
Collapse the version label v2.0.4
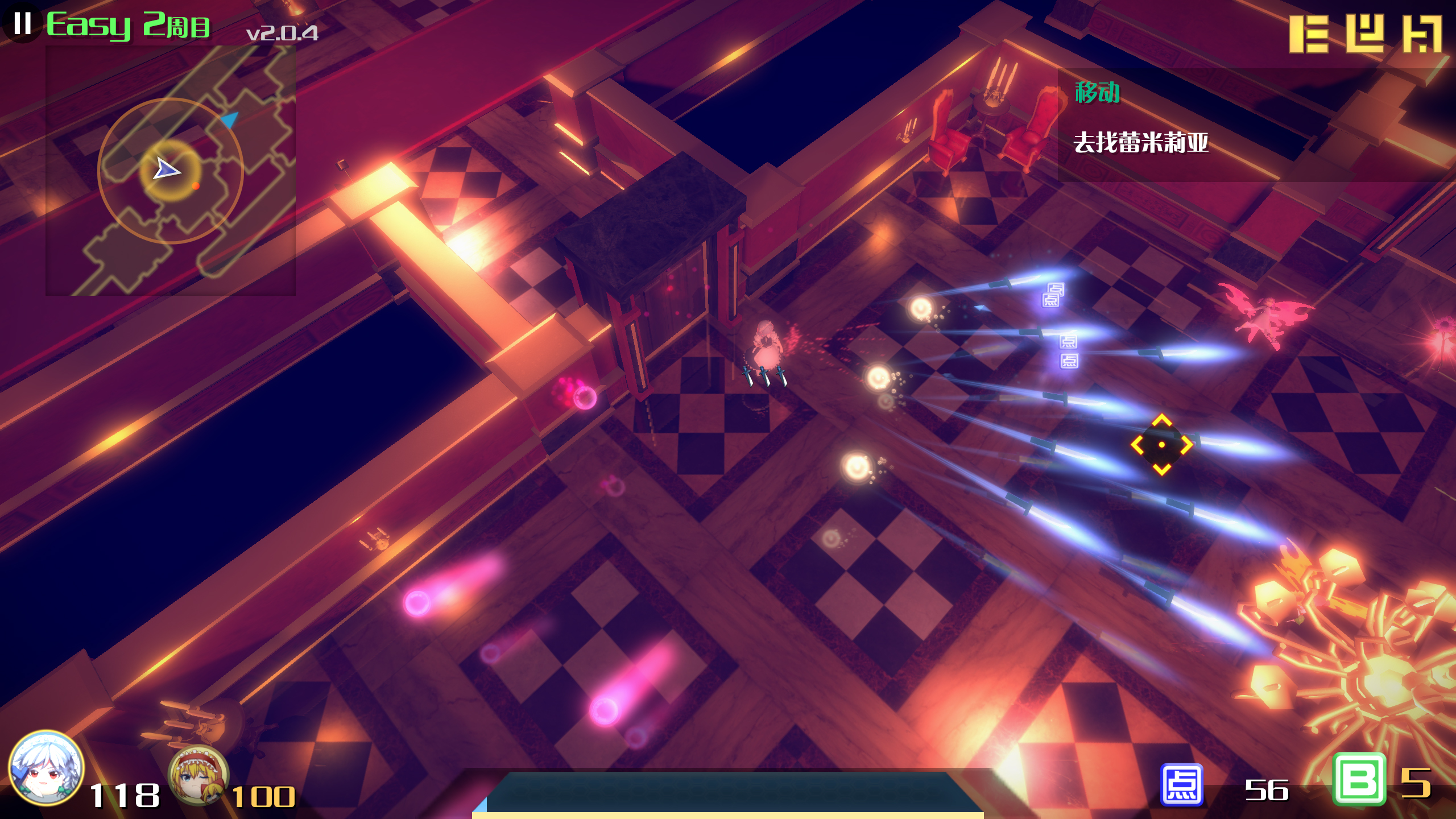(x=283, y=32)
